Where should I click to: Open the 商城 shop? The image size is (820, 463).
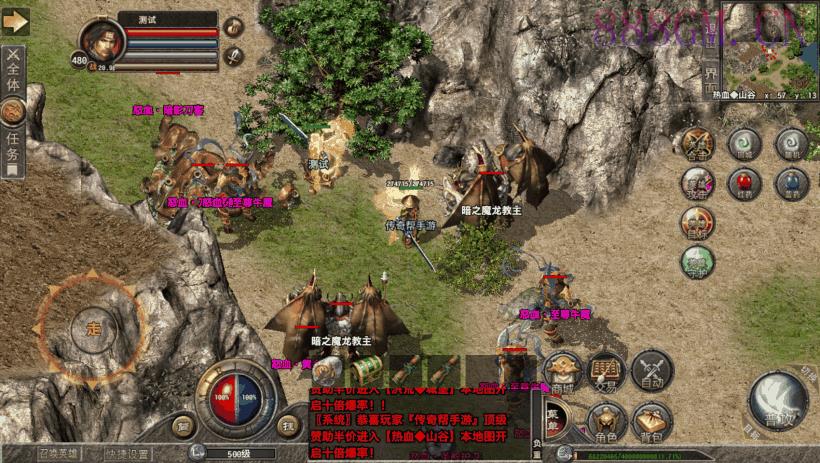[x=564, y=371]
